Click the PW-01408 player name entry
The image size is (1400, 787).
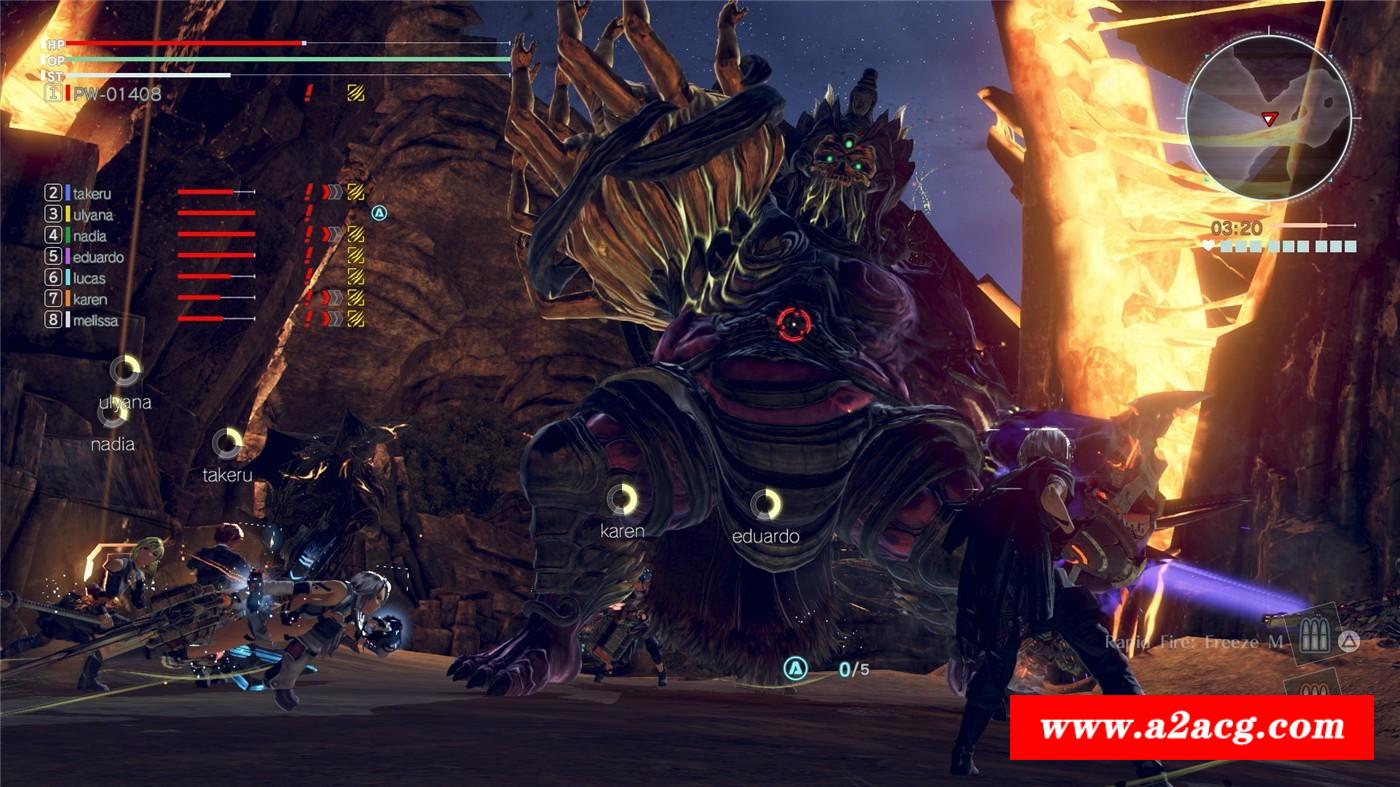116,94
